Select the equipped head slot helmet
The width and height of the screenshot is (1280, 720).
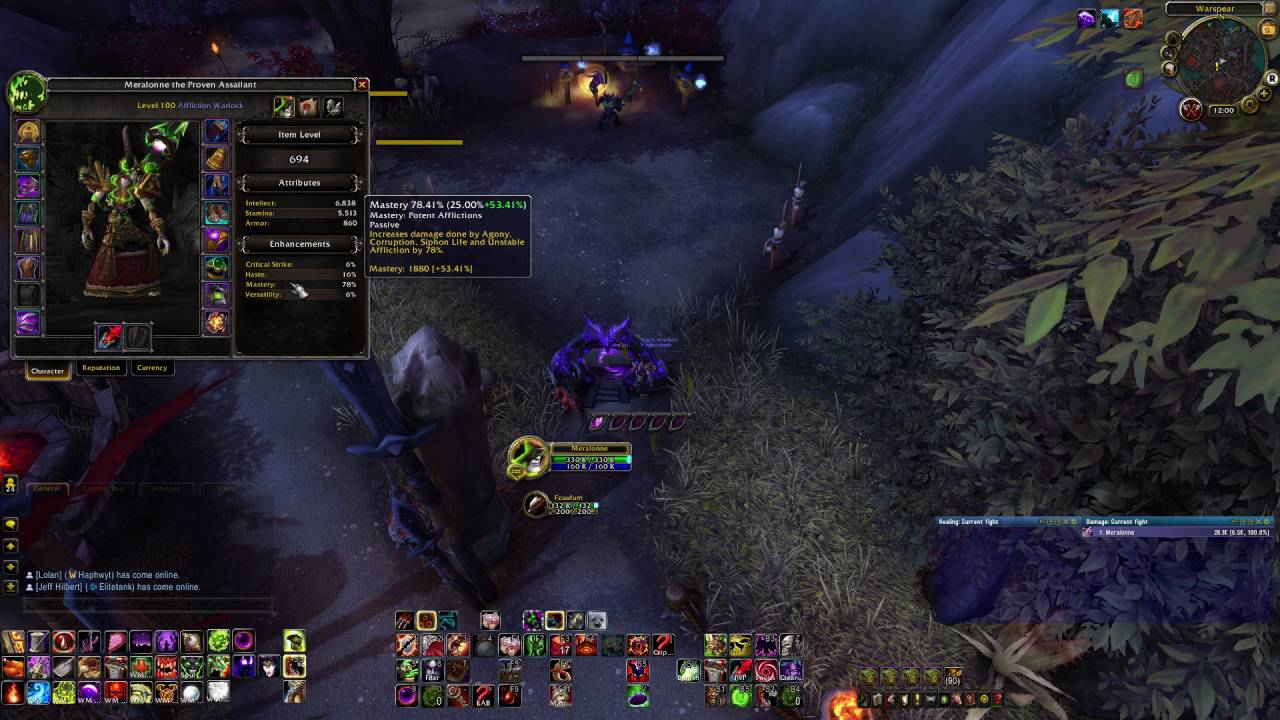(28, 132)
